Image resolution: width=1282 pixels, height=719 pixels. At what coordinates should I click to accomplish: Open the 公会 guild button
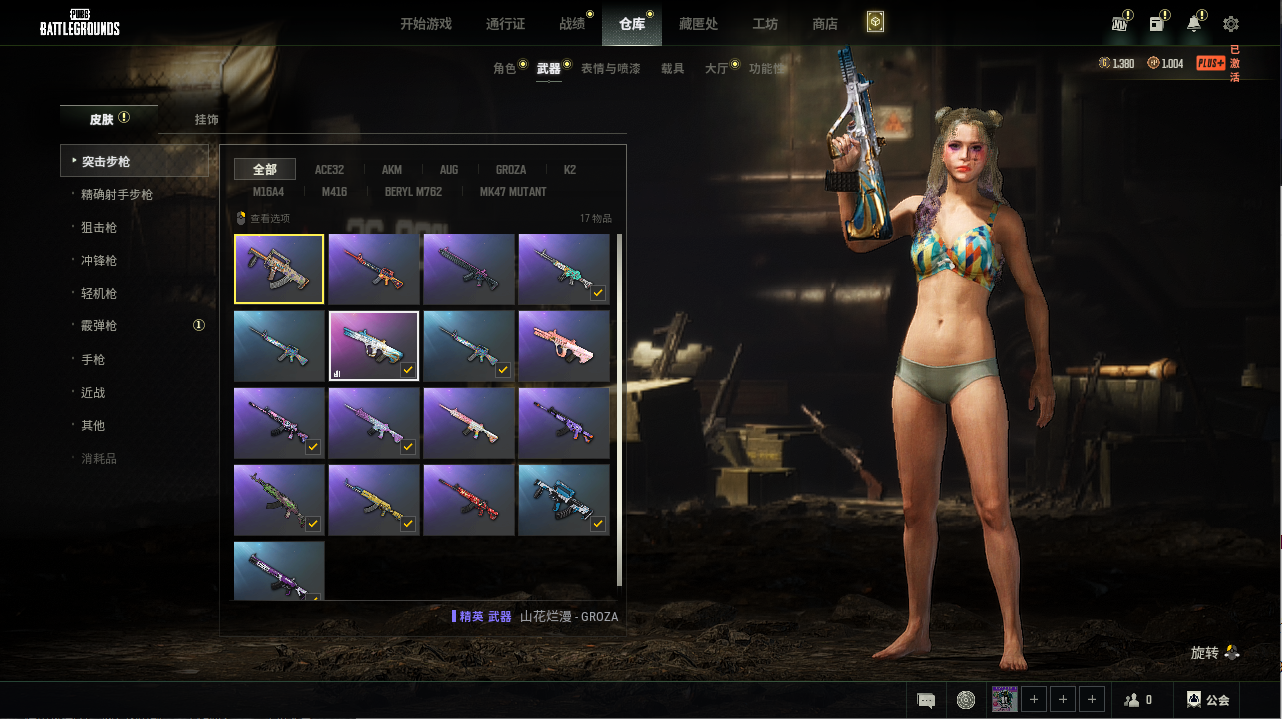(1207, 700)
